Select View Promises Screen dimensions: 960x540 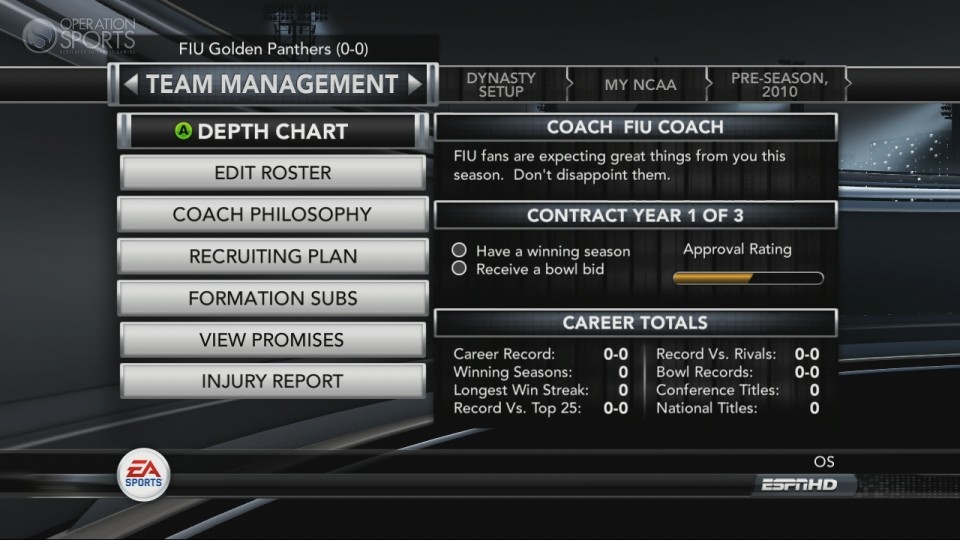click(272, 340)
